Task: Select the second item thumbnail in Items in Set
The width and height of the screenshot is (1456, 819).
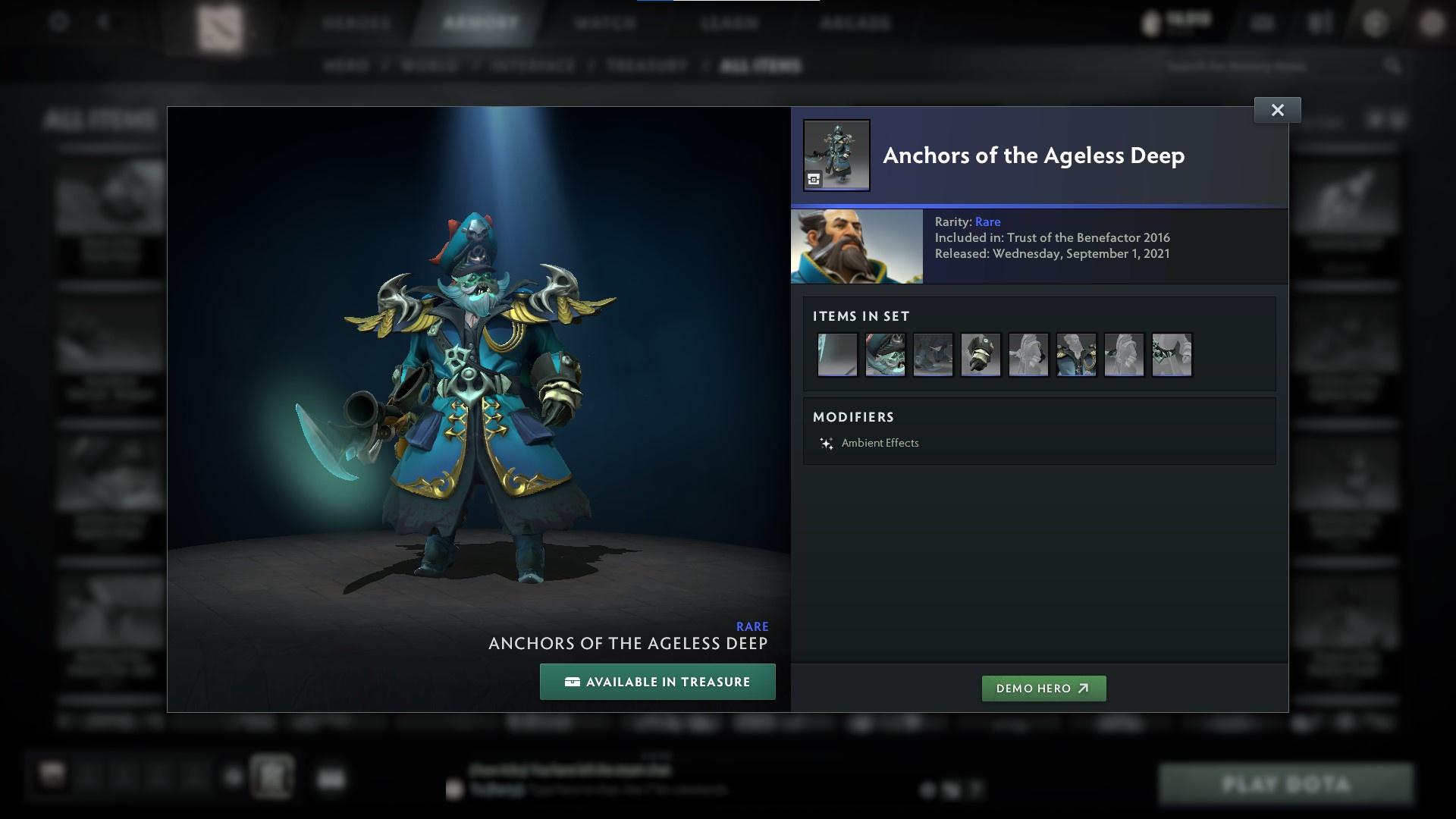Action: click(x=885, y=354)
